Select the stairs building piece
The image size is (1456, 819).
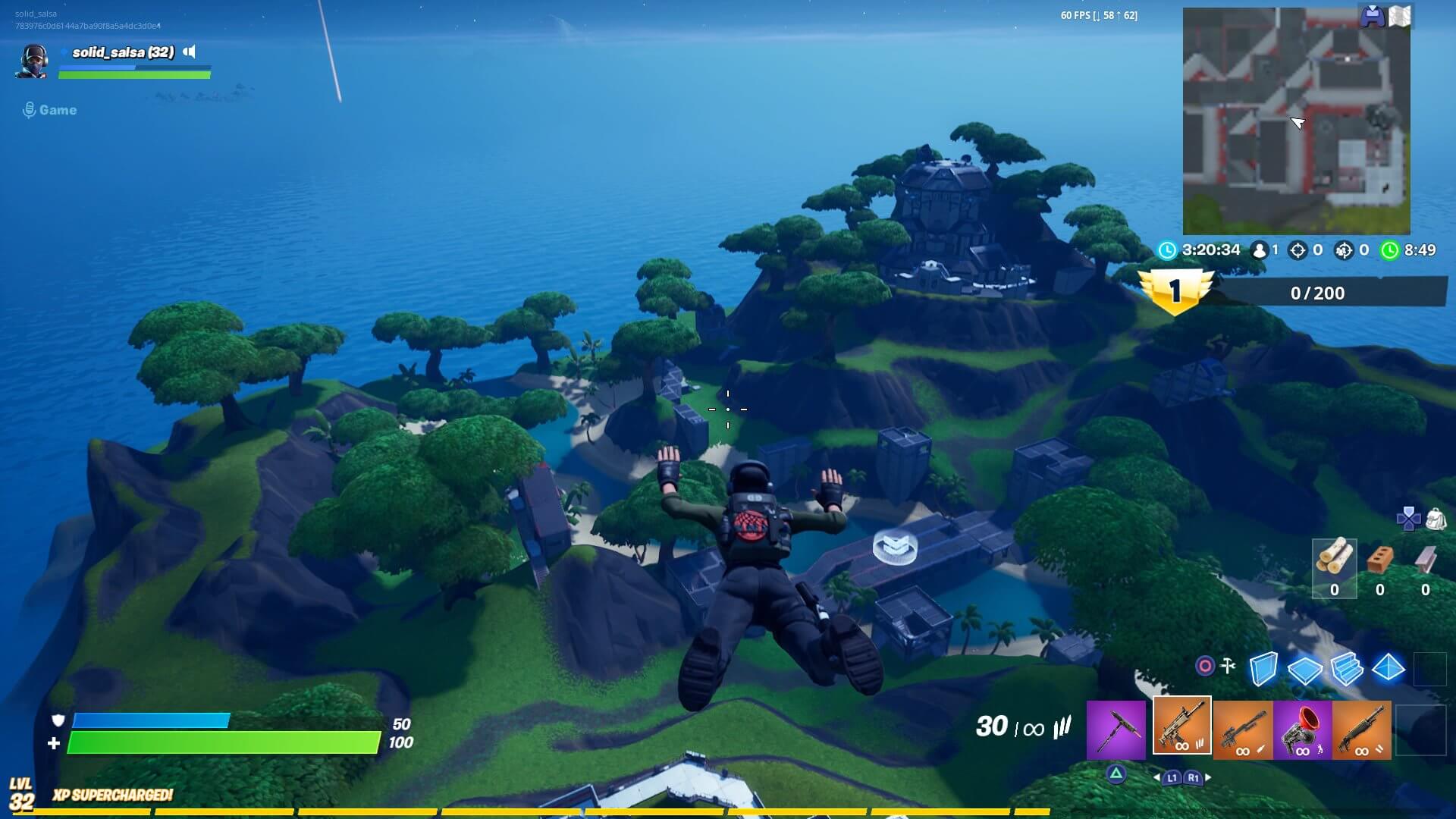click(1347, 669)
